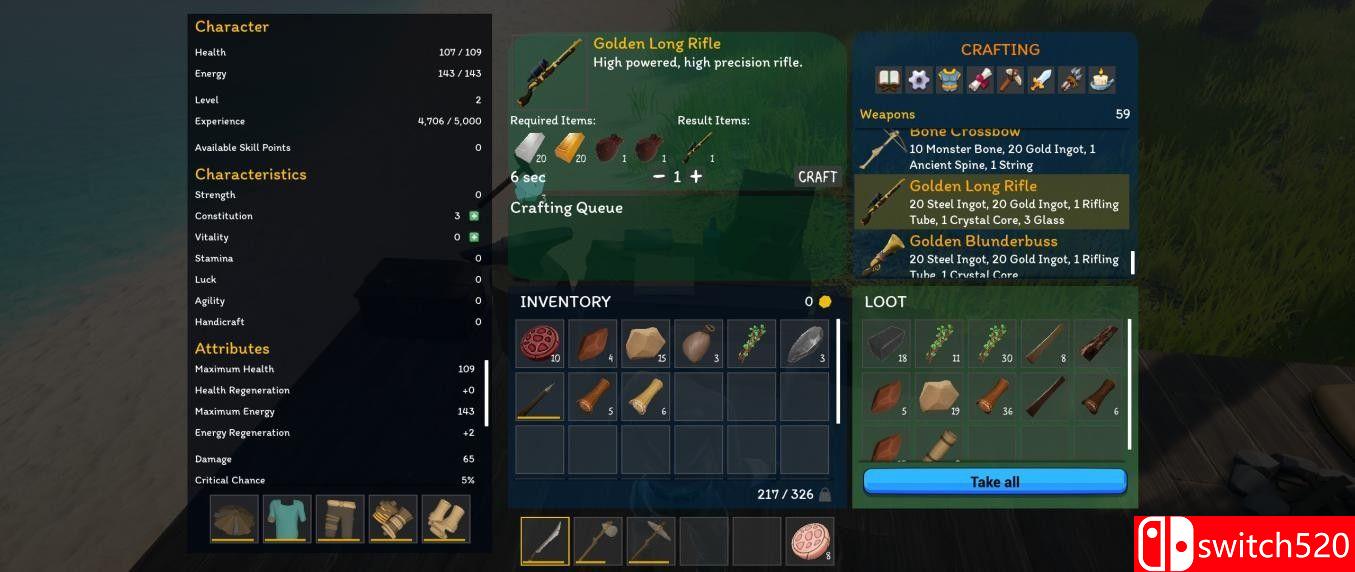Decrease craft quantity with the minus button
Image resolution: width=1355 pixels, height=572 pixels.
coord(659,177)
